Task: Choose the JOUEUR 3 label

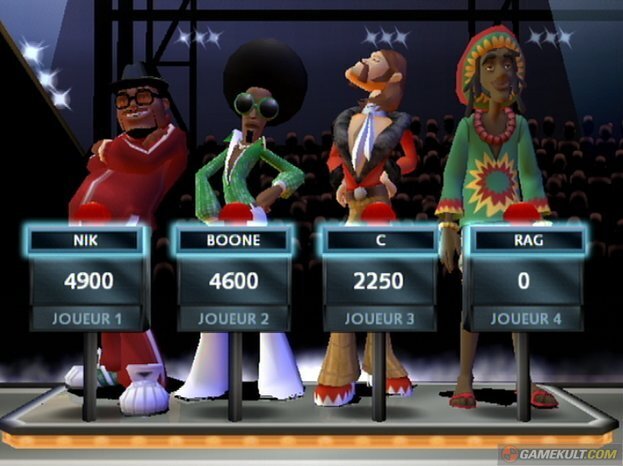Action: click(x=379, y=319)
